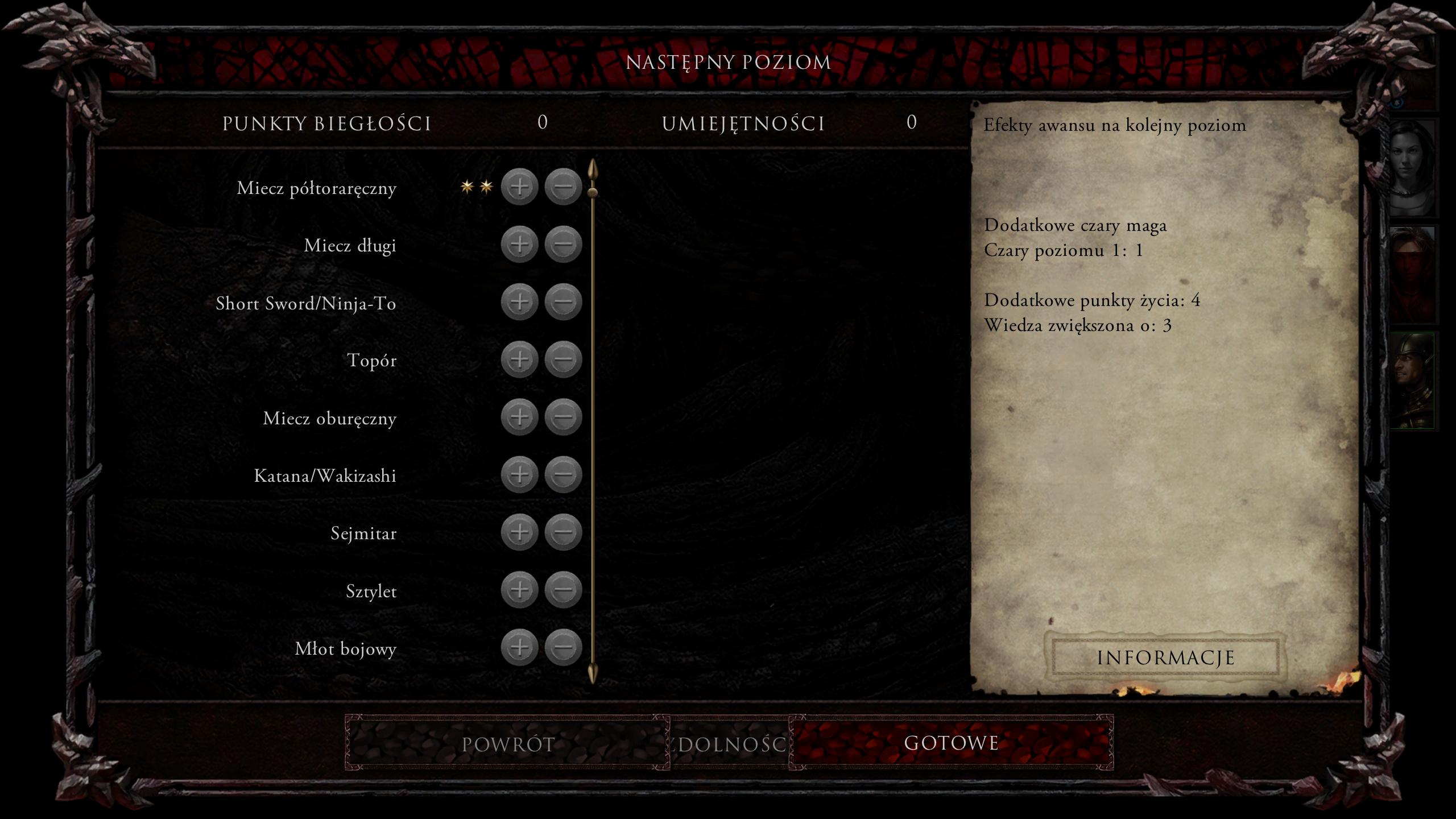1456x819 pixels.
Task: Add a point to Sztylet
Action: (x=519, y=590)
